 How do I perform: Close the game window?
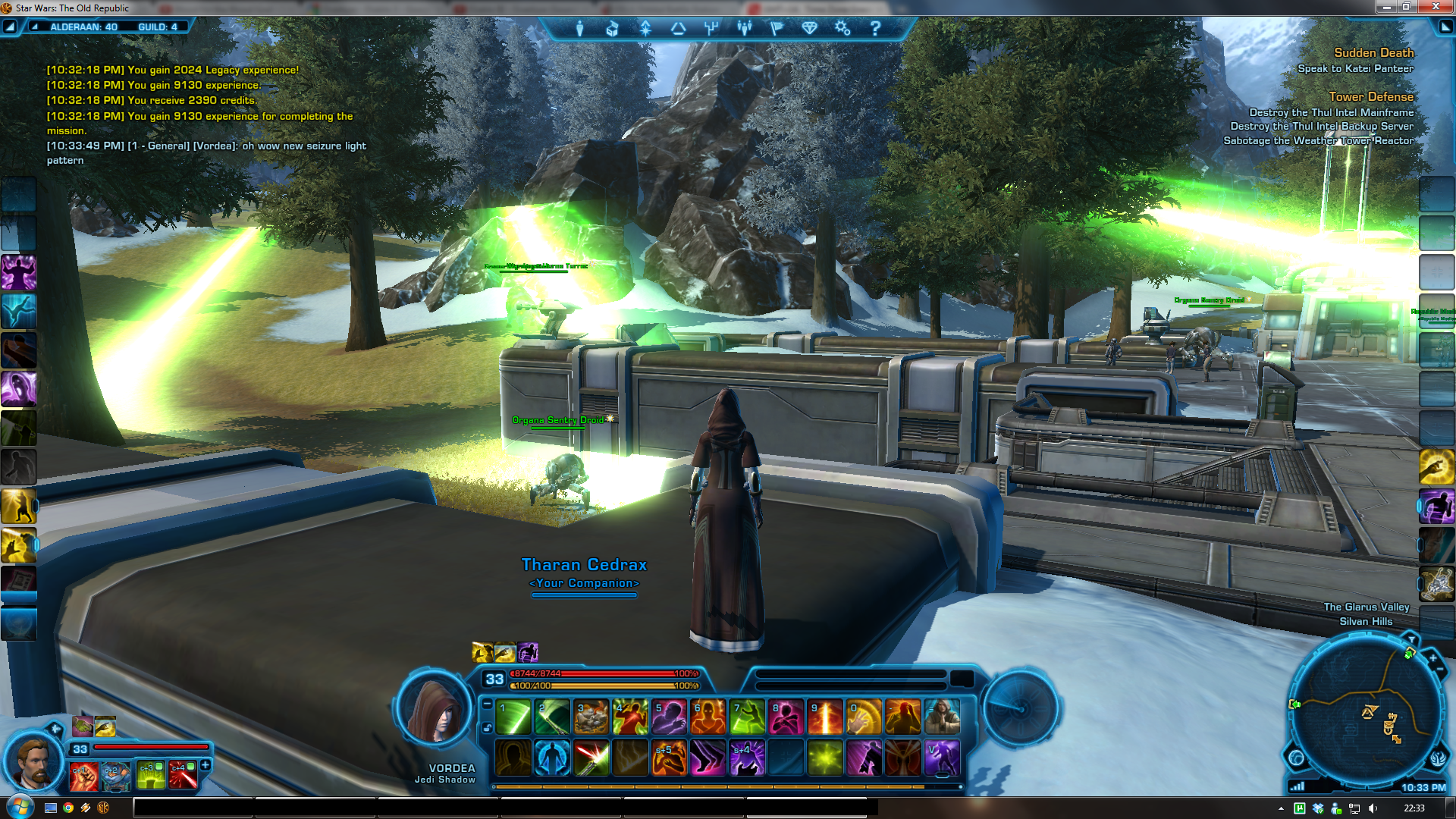pos(1436,7)
